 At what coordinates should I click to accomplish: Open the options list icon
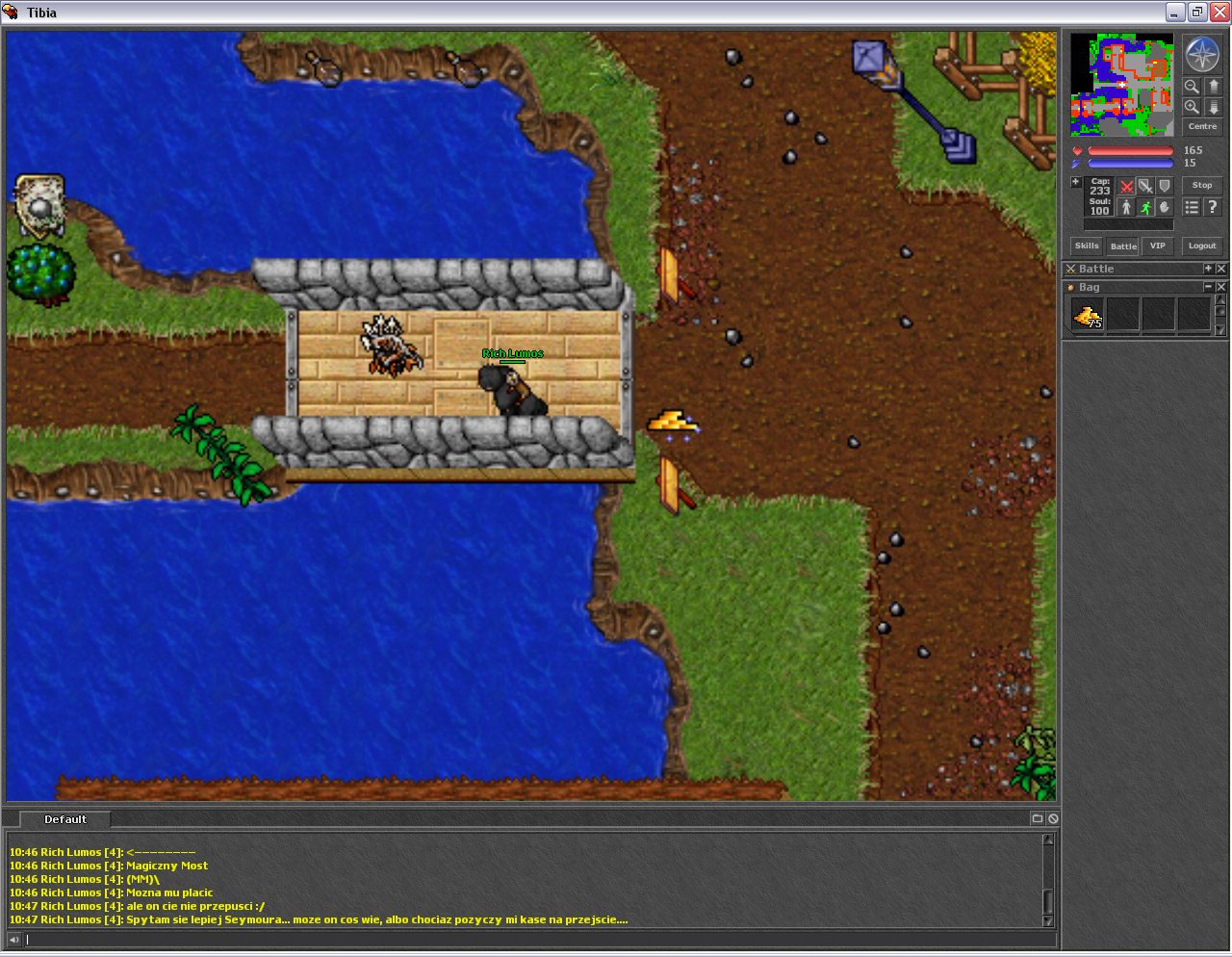1192,206
